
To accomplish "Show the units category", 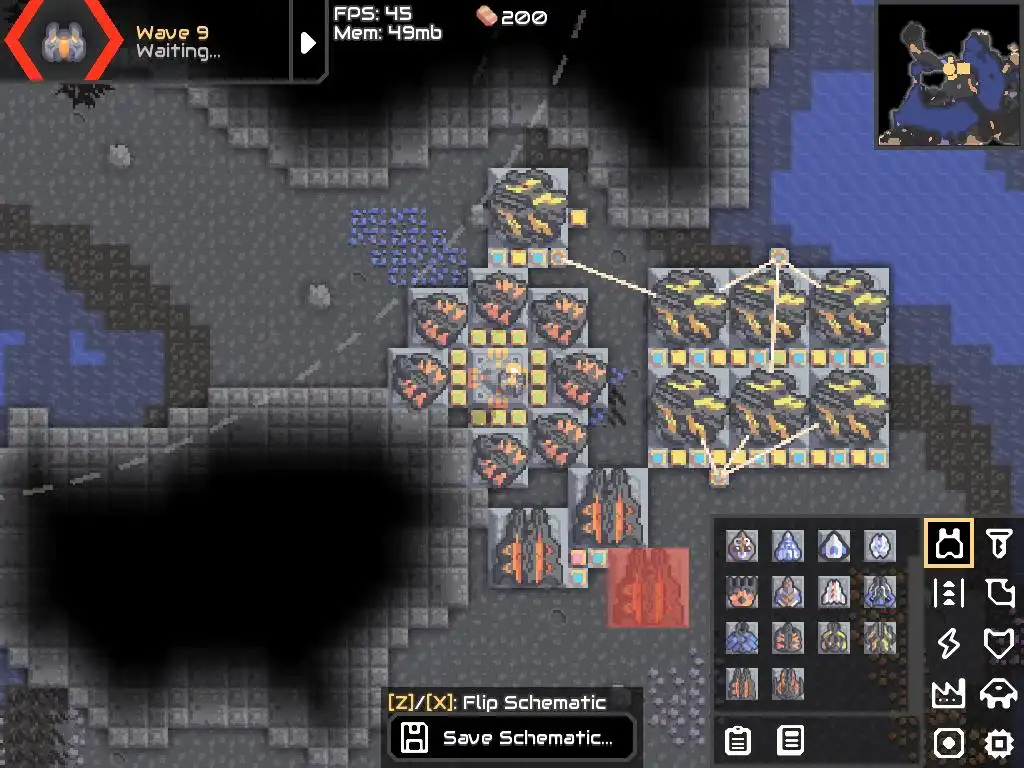I will pyautogui.click(x=998, y=693).
